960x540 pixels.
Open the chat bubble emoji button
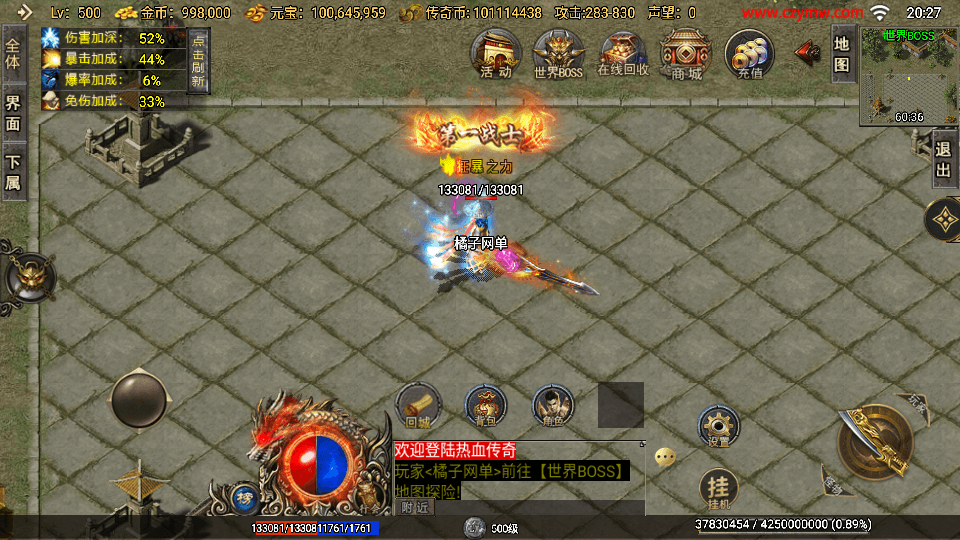tap(665, 457)
